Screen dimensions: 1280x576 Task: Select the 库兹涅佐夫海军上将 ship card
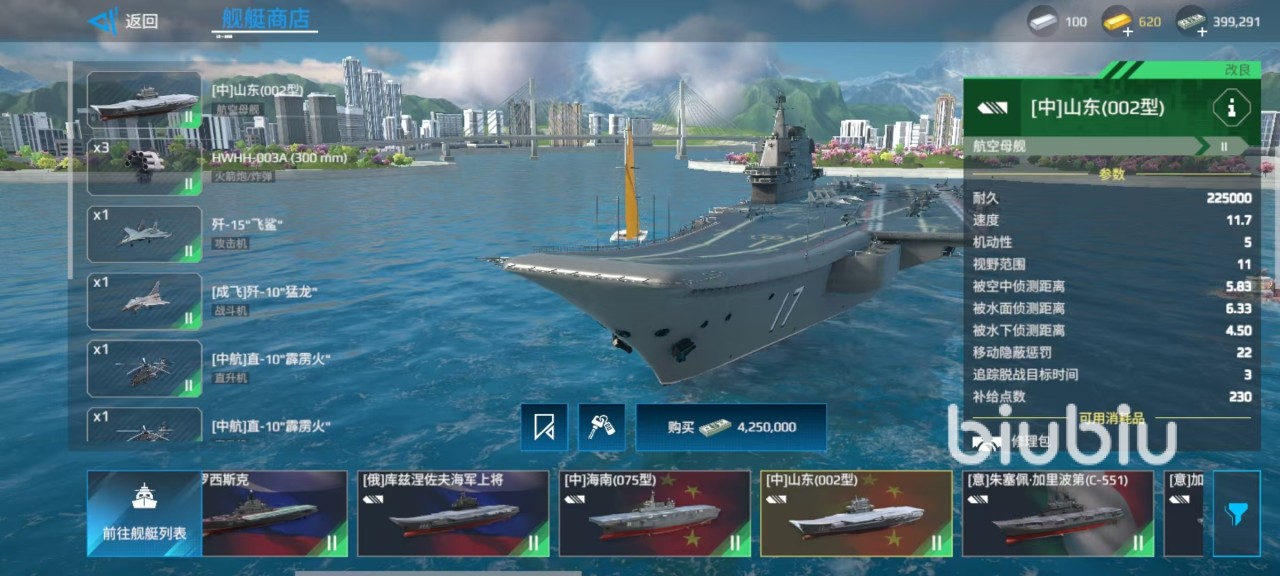pyautogui.click(x=453, y=513)
